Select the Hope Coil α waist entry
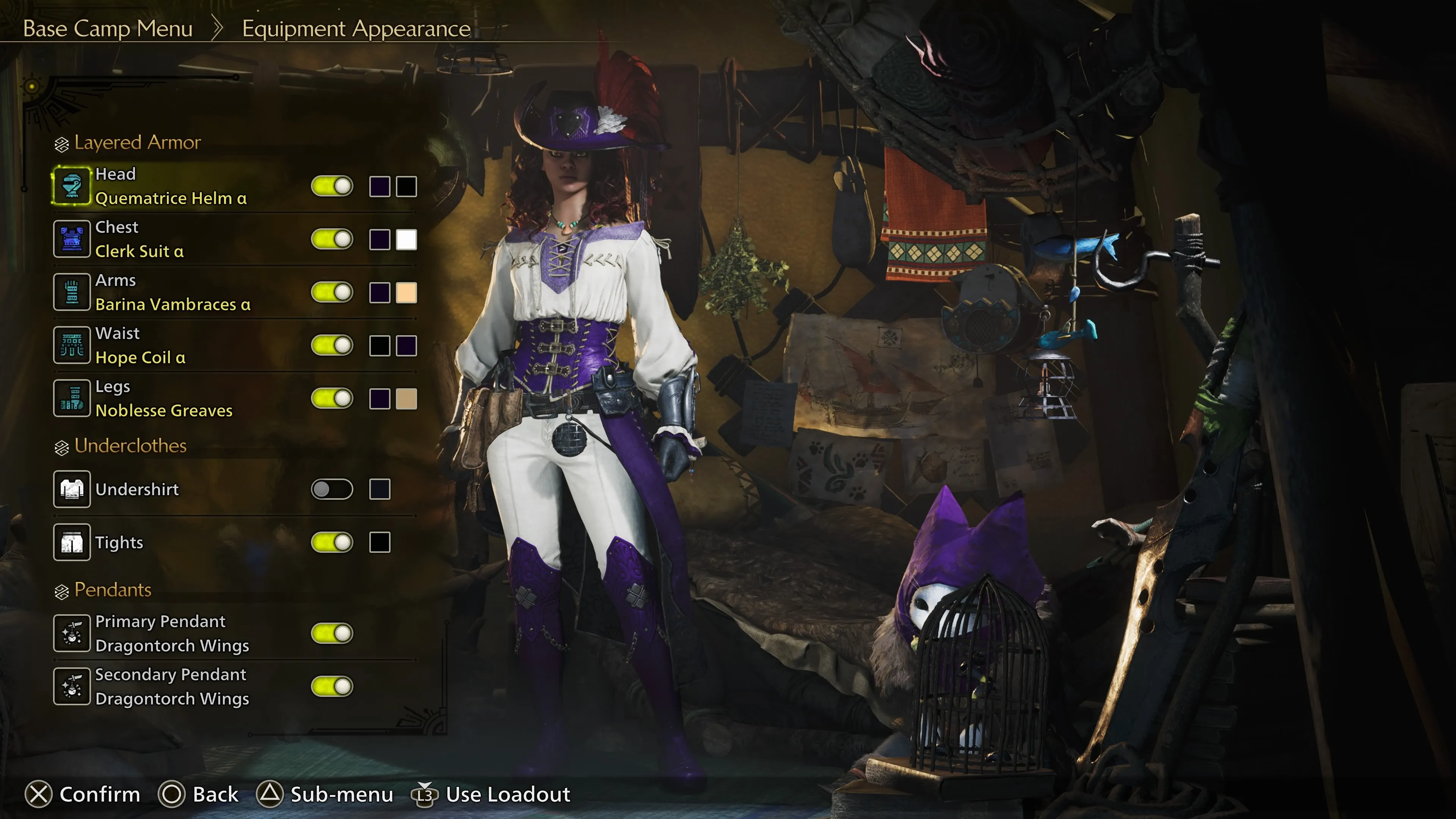Screen dimensions: 1456x819 click(140, 357)
